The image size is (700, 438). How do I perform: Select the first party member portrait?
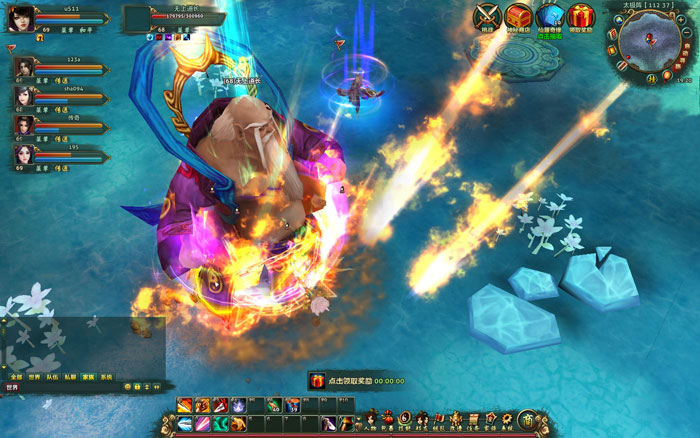click(22, 67)
